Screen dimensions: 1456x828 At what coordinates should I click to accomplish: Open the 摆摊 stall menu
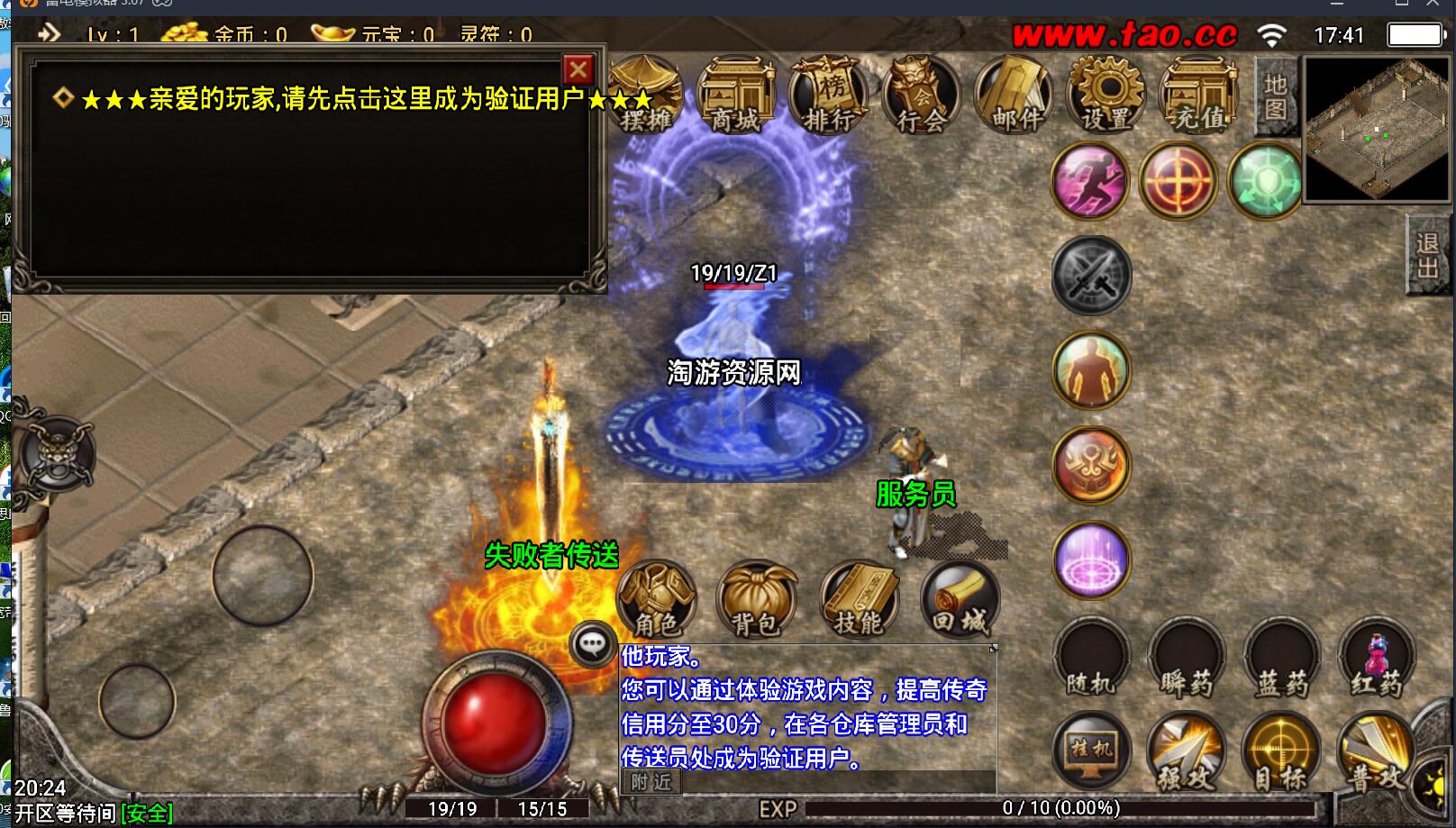[x=645, y=96]
